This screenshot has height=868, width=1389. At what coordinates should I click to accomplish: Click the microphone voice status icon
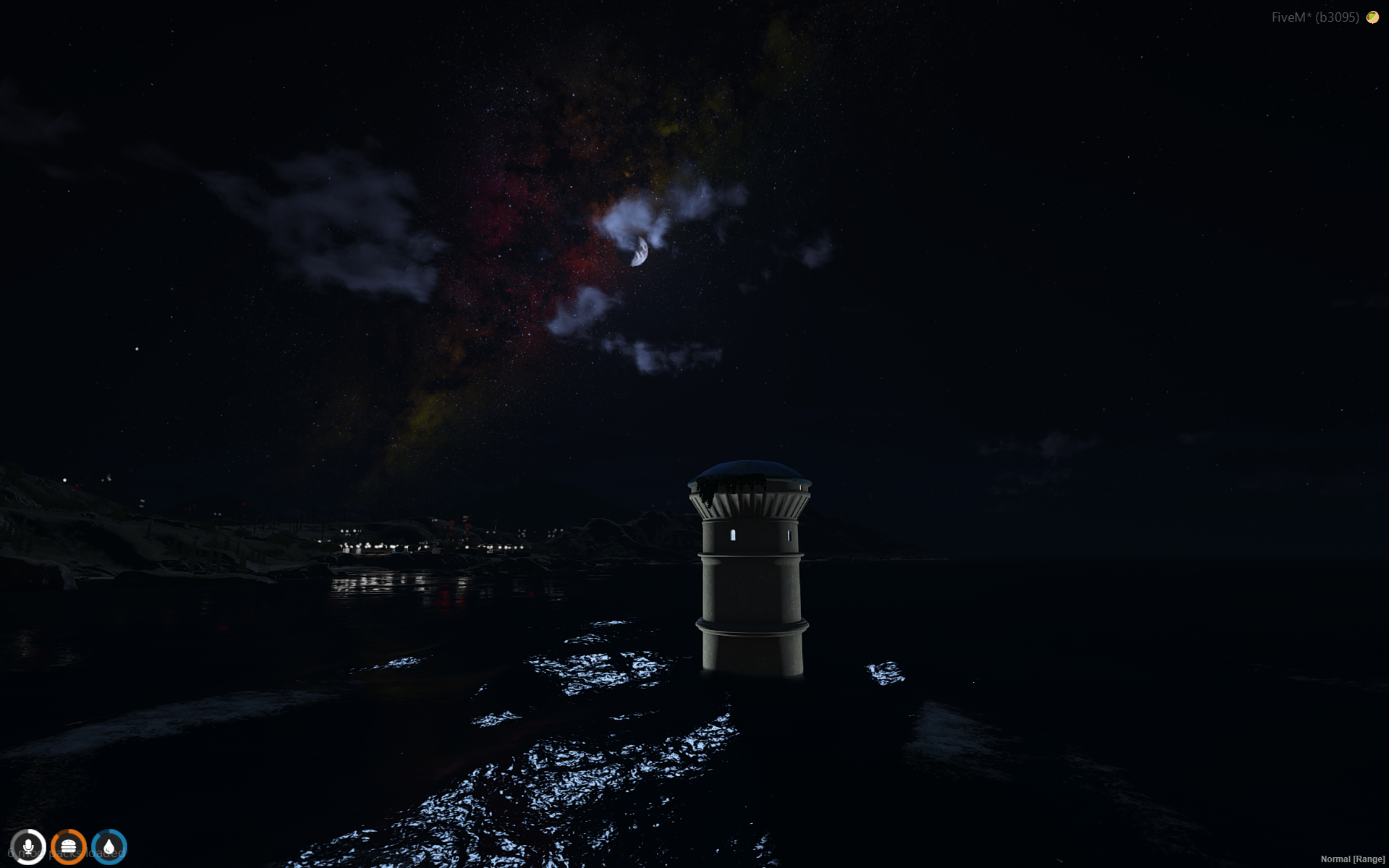tap(28, 846)
